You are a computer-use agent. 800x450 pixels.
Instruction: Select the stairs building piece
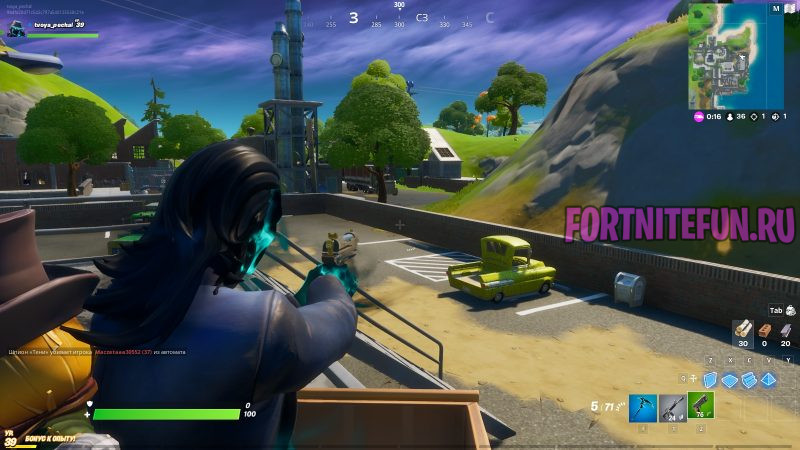tap(749, 379)
